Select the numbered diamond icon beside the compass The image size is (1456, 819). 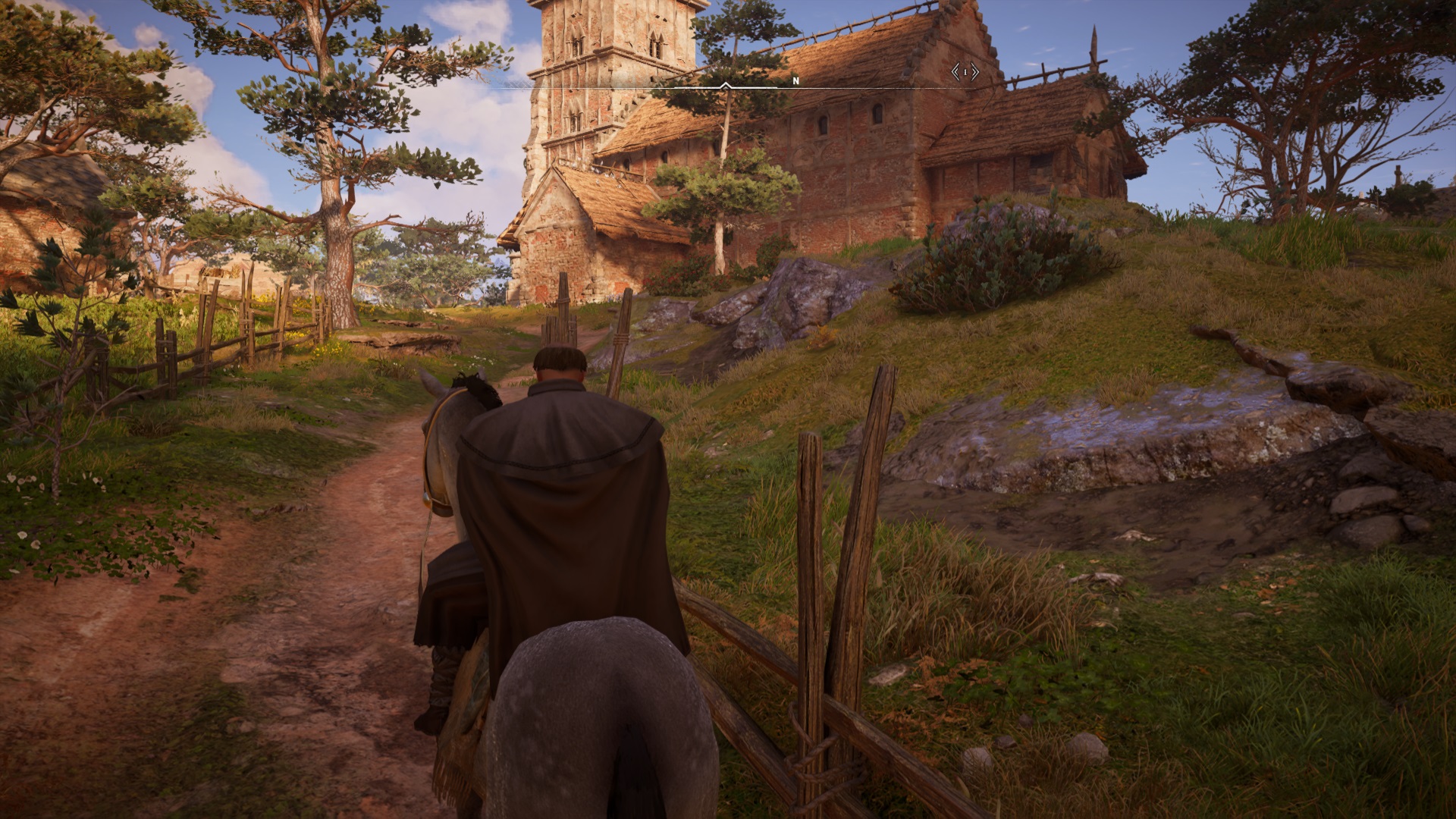click(965, 72)
